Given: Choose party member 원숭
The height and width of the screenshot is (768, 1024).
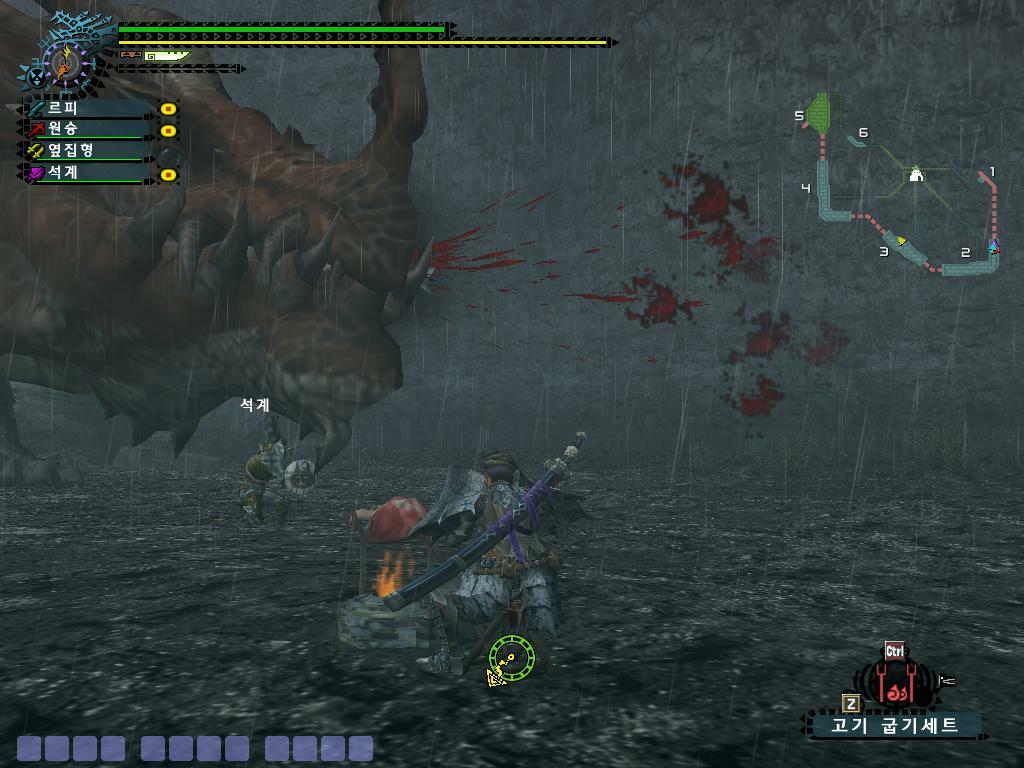Looking at the screenshot, I should [88, 129].
